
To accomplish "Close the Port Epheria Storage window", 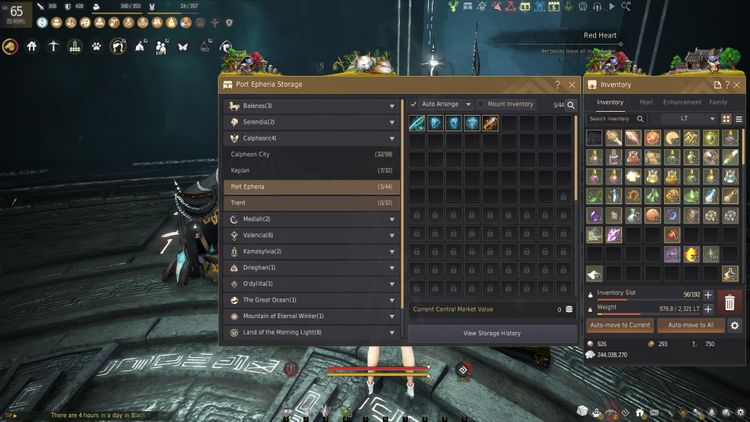I will click(572, 85).
